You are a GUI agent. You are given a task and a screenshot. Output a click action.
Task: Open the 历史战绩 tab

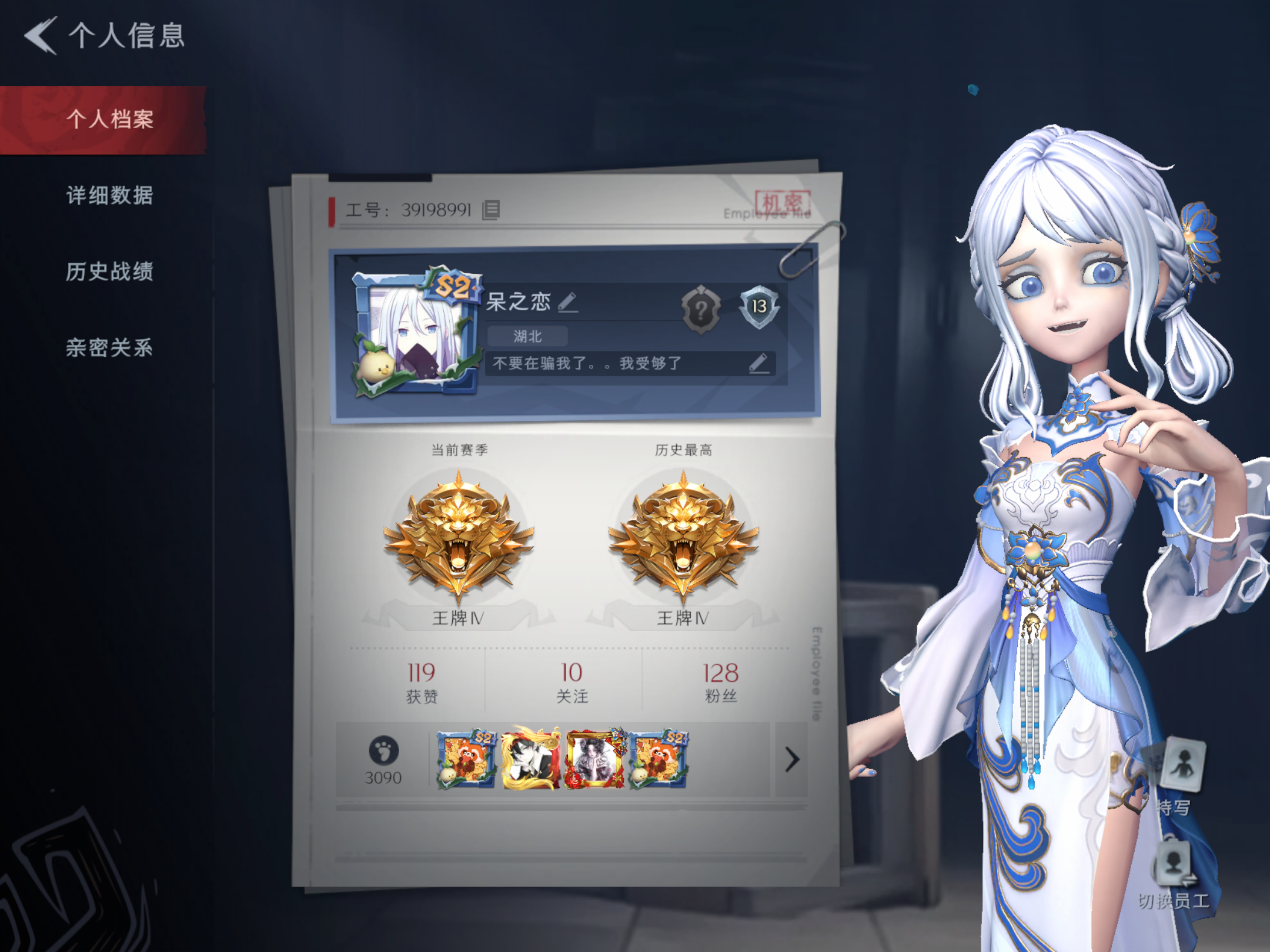click(109, 272)
